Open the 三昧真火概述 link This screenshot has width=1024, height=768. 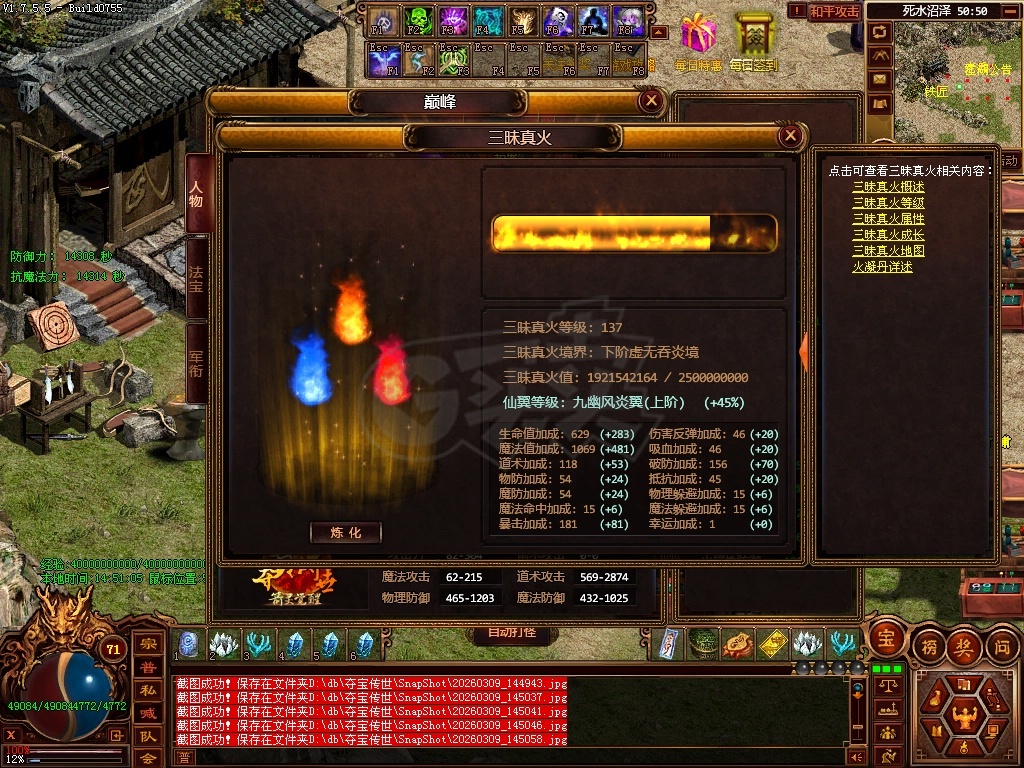[x=888, y=187]
